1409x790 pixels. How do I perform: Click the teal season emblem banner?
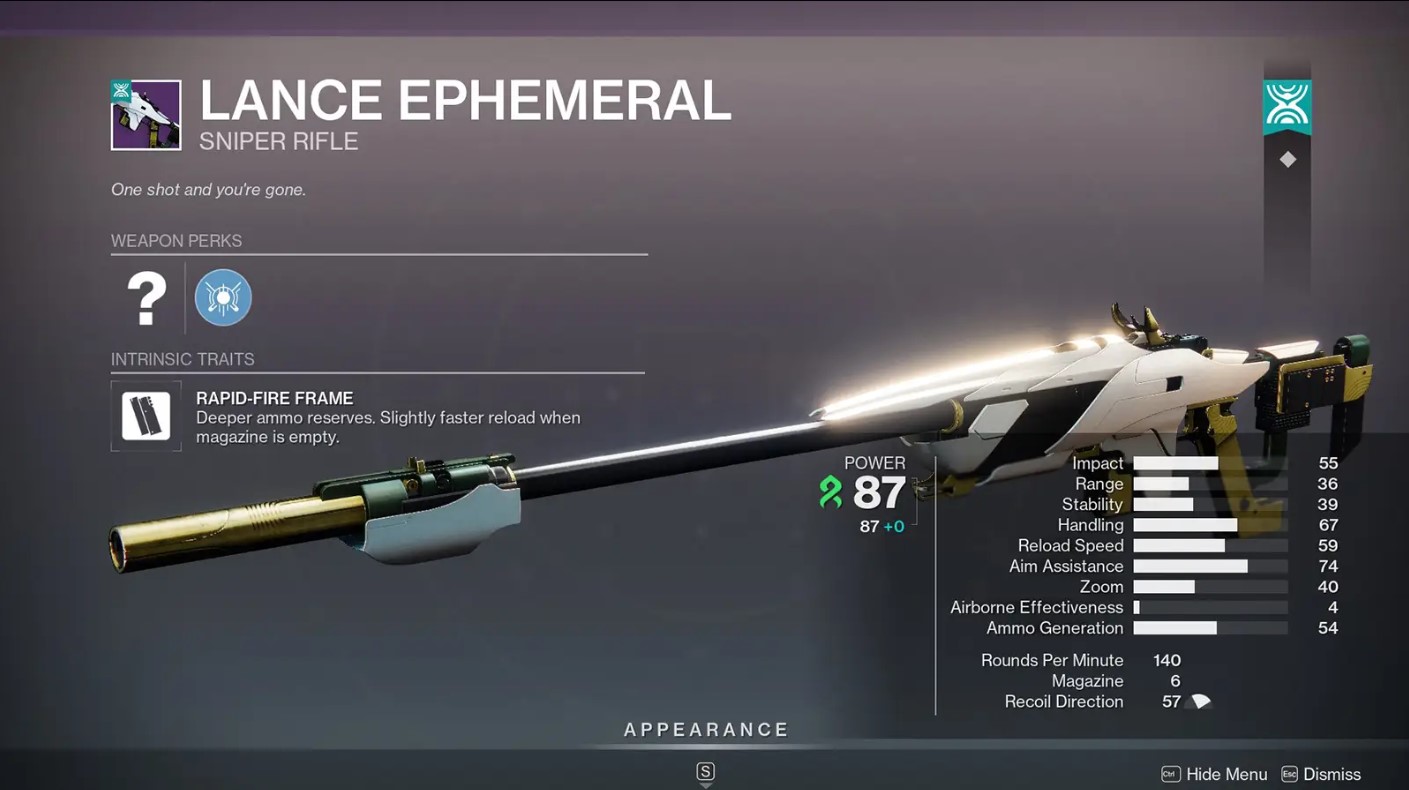point(1287,107)
